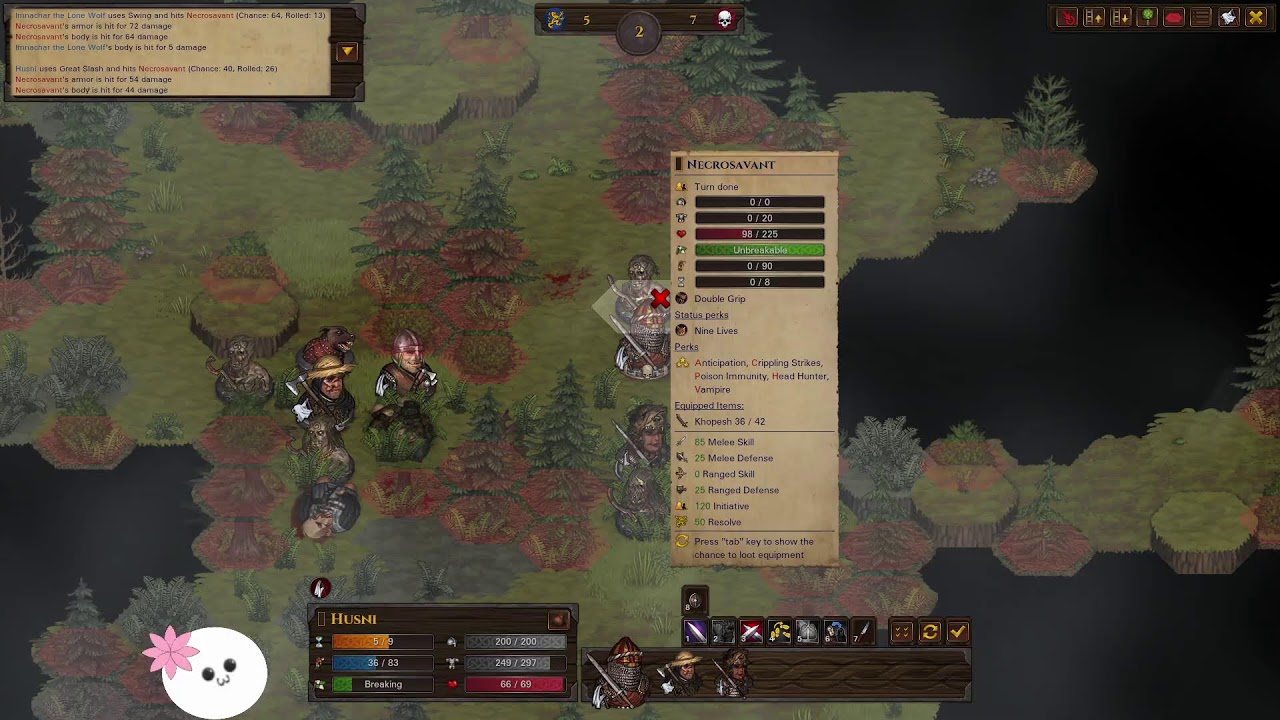Click the yellow circular arrows wait button
Image resolution: width=1280 pixels, height=720 pixels.
[x=930, y=631]
